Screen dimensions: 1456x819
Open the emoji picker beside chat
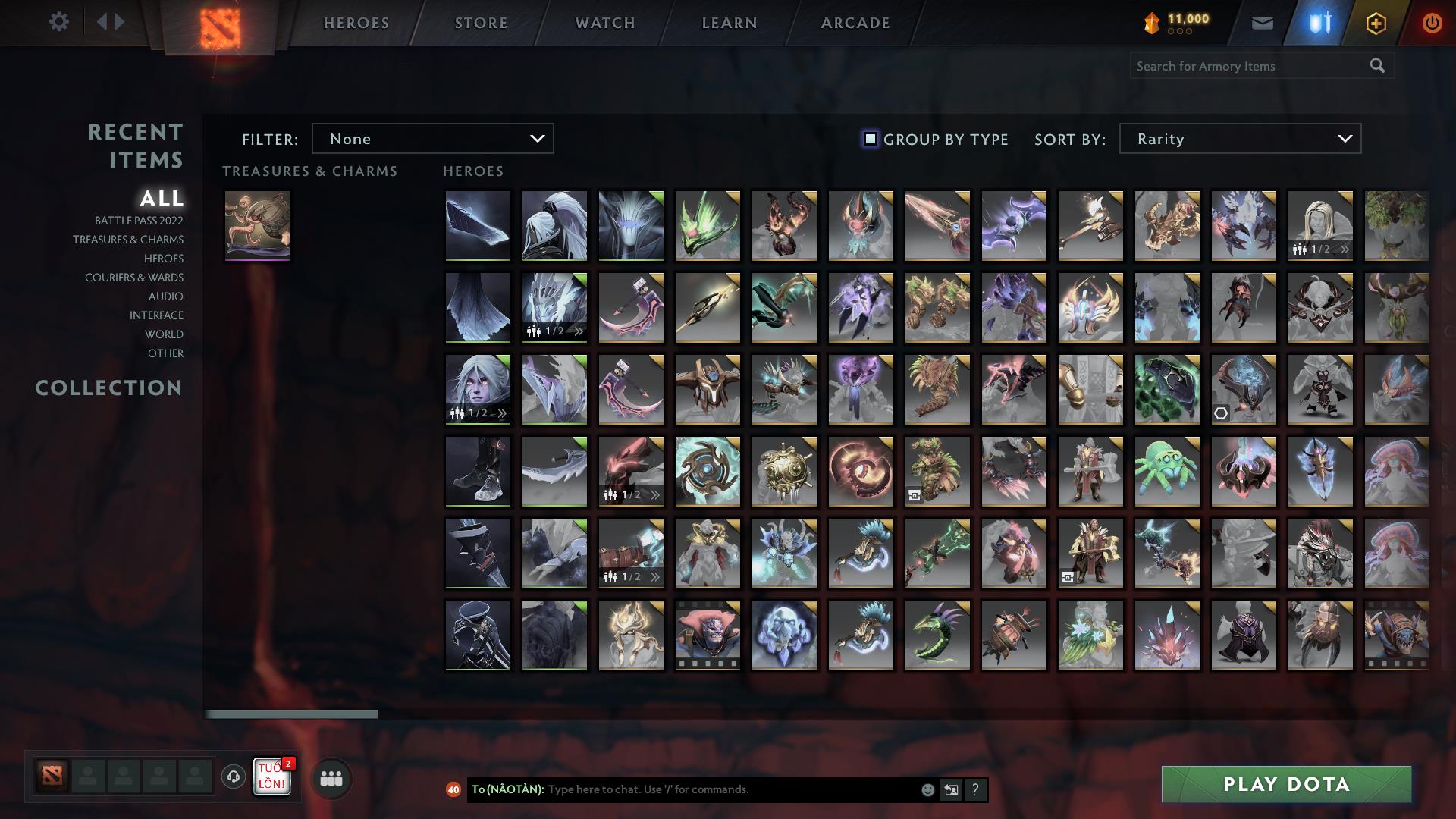[x=928, y=789]
